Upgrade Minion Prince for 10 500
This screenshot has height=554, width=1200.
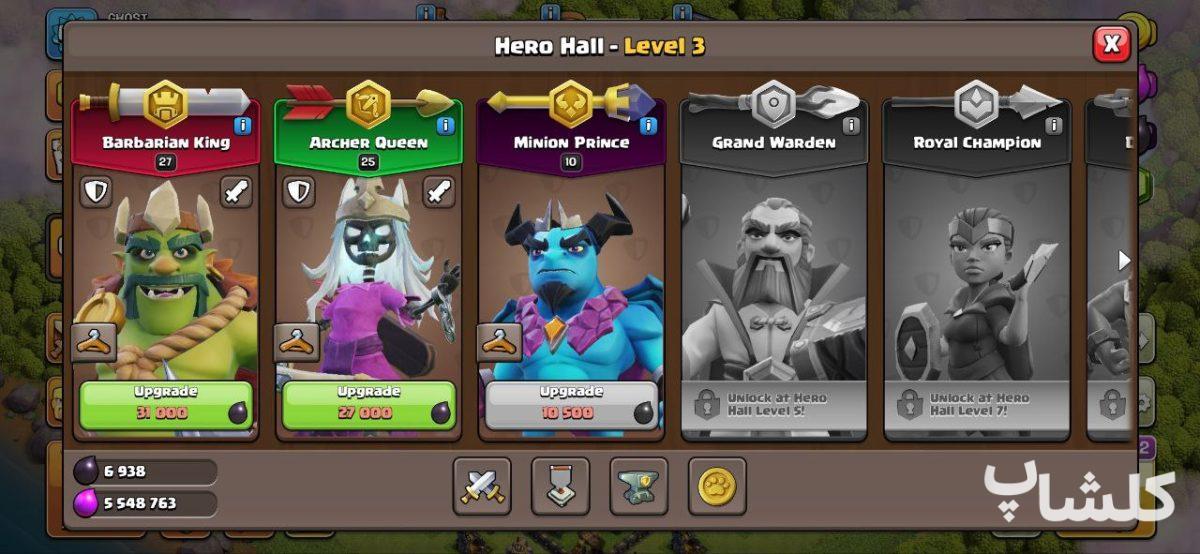pos(571,404)
